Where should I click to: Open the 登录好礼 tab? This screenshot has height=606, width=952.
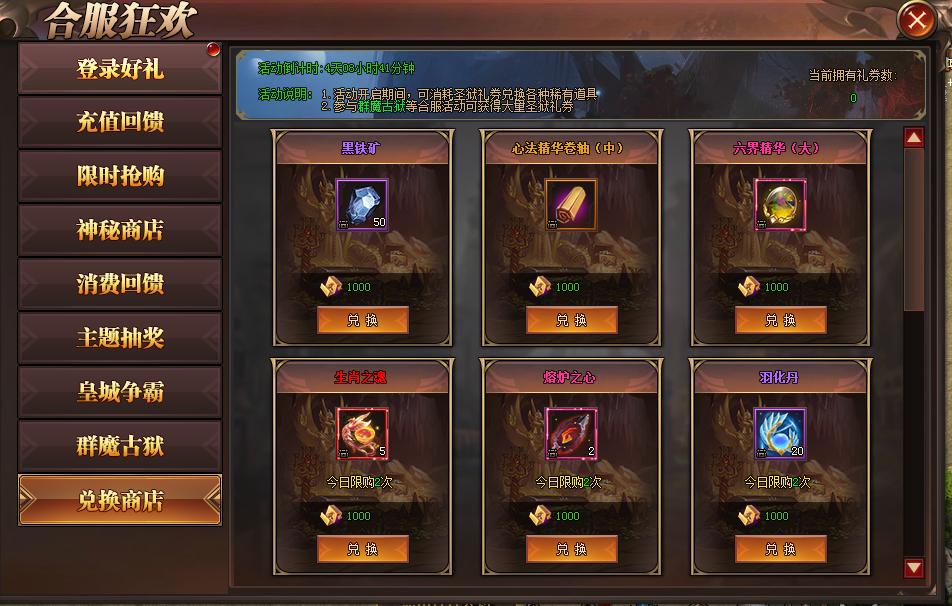(x=120, y=69)
